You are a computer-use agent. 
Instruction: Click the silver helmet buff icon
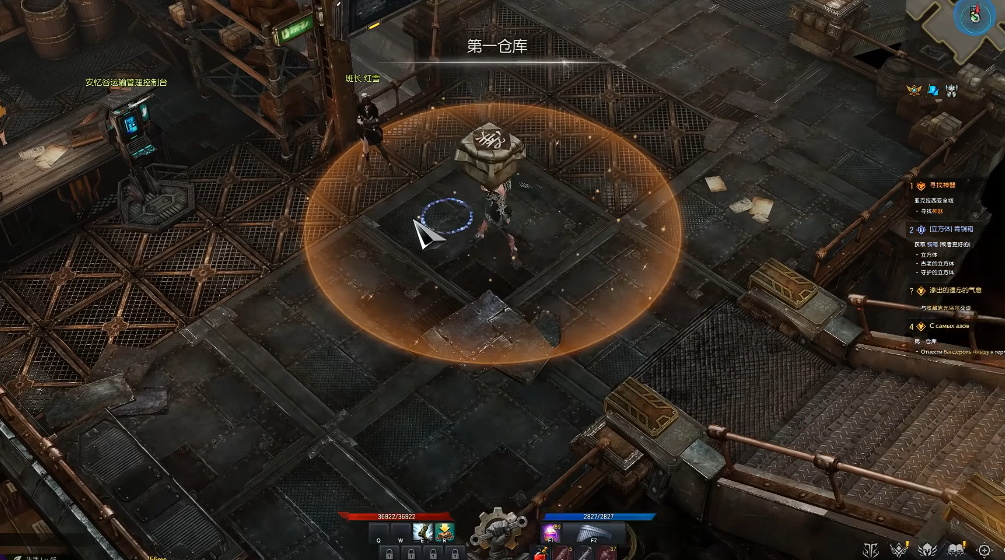[x=951, y=91]
